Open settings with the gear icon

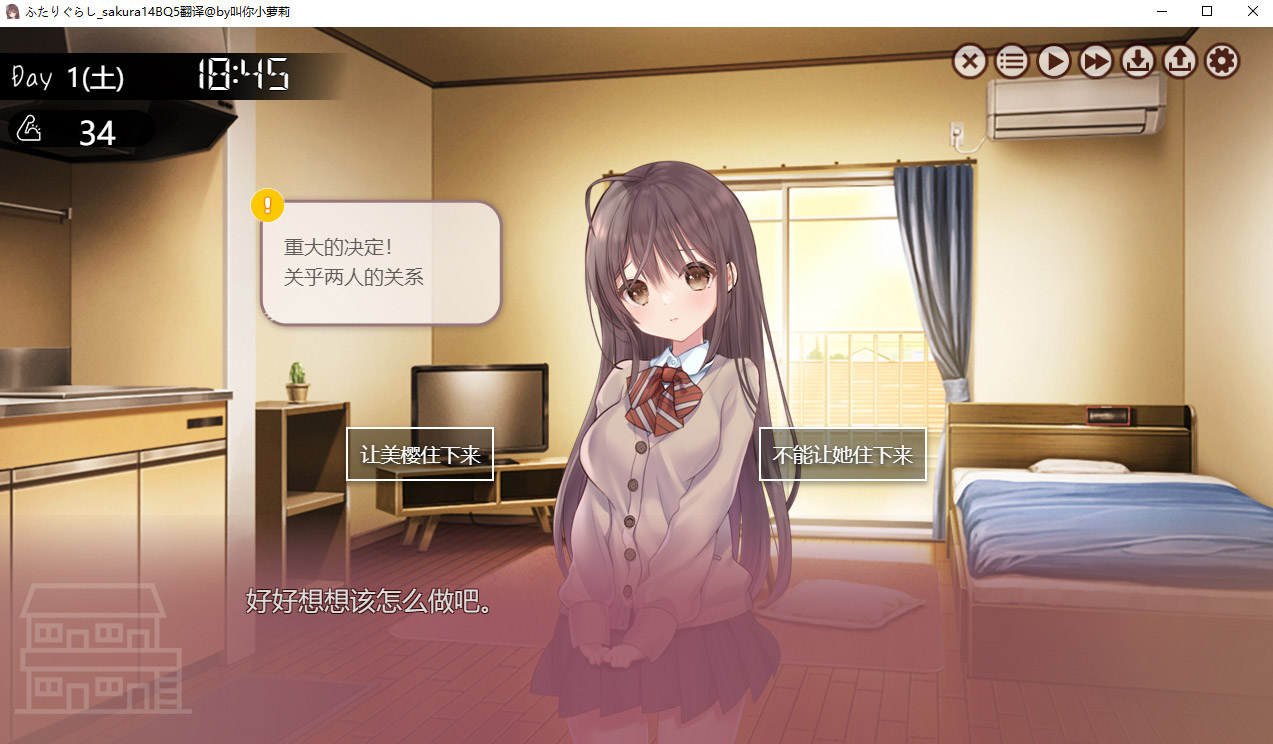pyautogui.click(x=1222, y=62)
